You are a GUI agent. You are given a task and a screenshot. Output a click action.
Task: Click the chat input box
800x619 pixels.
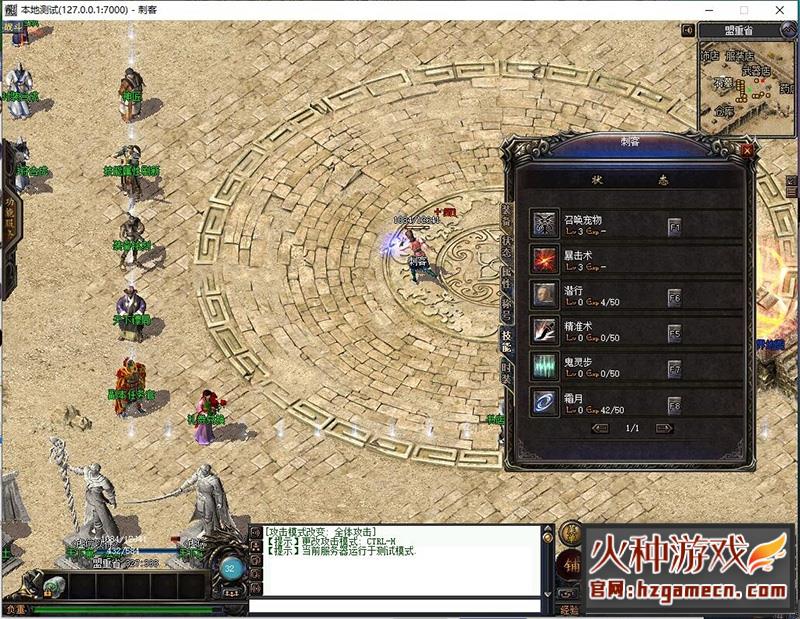pyautogui.click(x=395, y=606)
